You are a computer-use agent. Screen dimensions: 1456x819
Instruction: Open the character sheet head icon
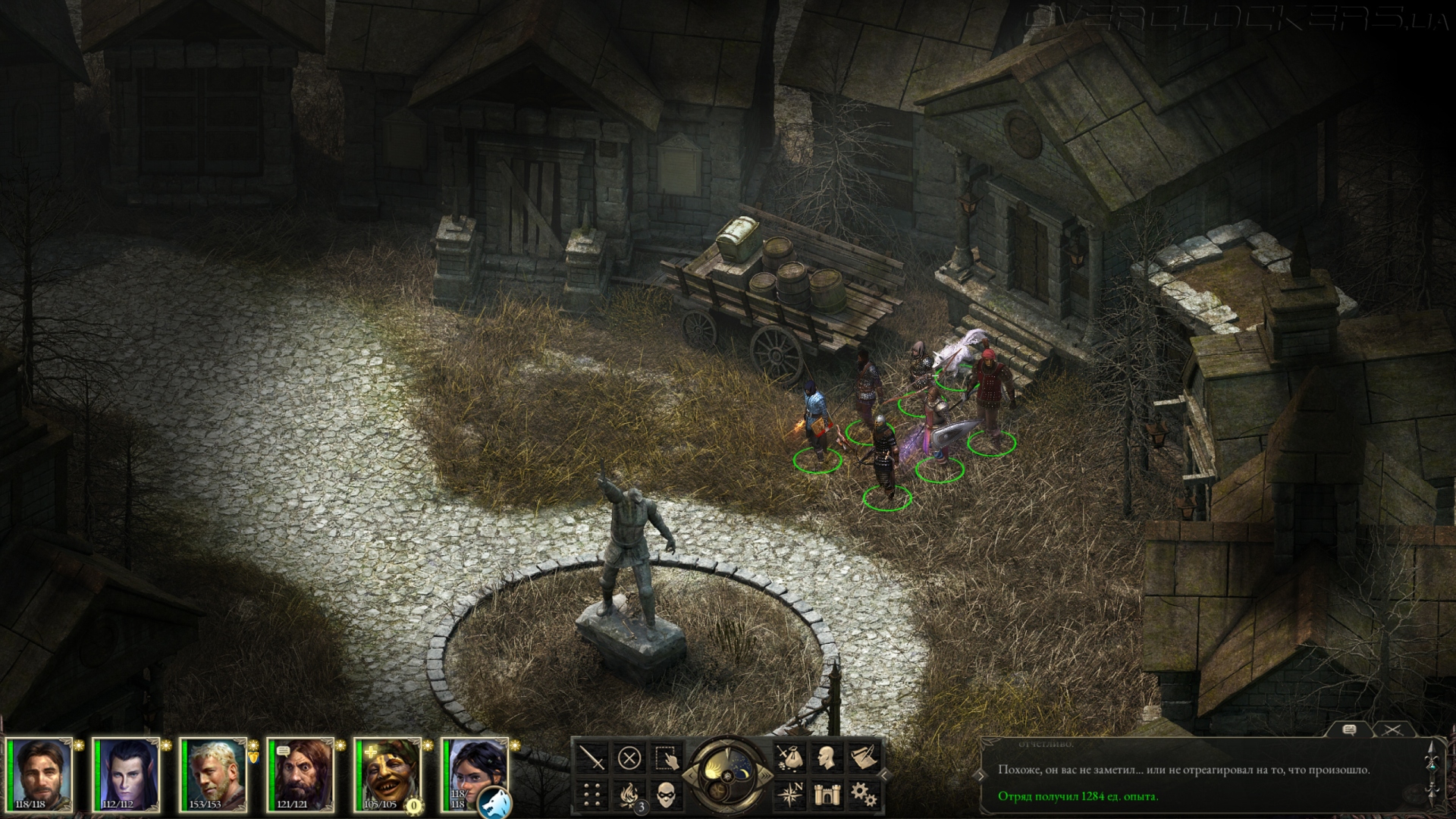pyautogui.click(x=826, y=758)
